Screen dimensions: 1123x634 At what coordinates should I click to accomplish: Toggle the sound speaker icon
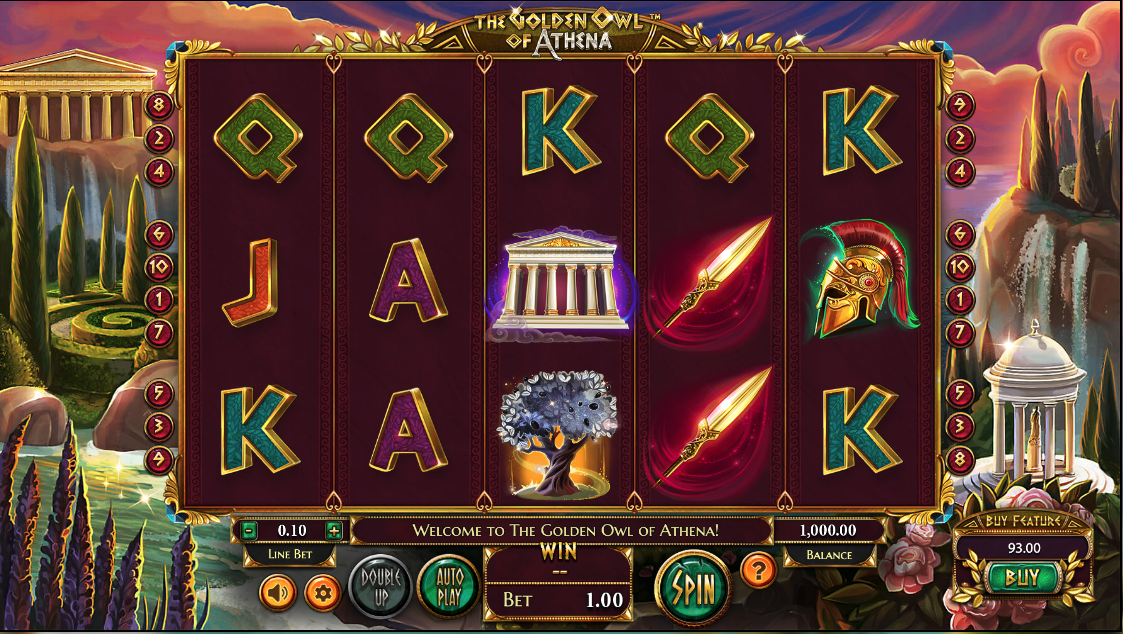[277, 593]
